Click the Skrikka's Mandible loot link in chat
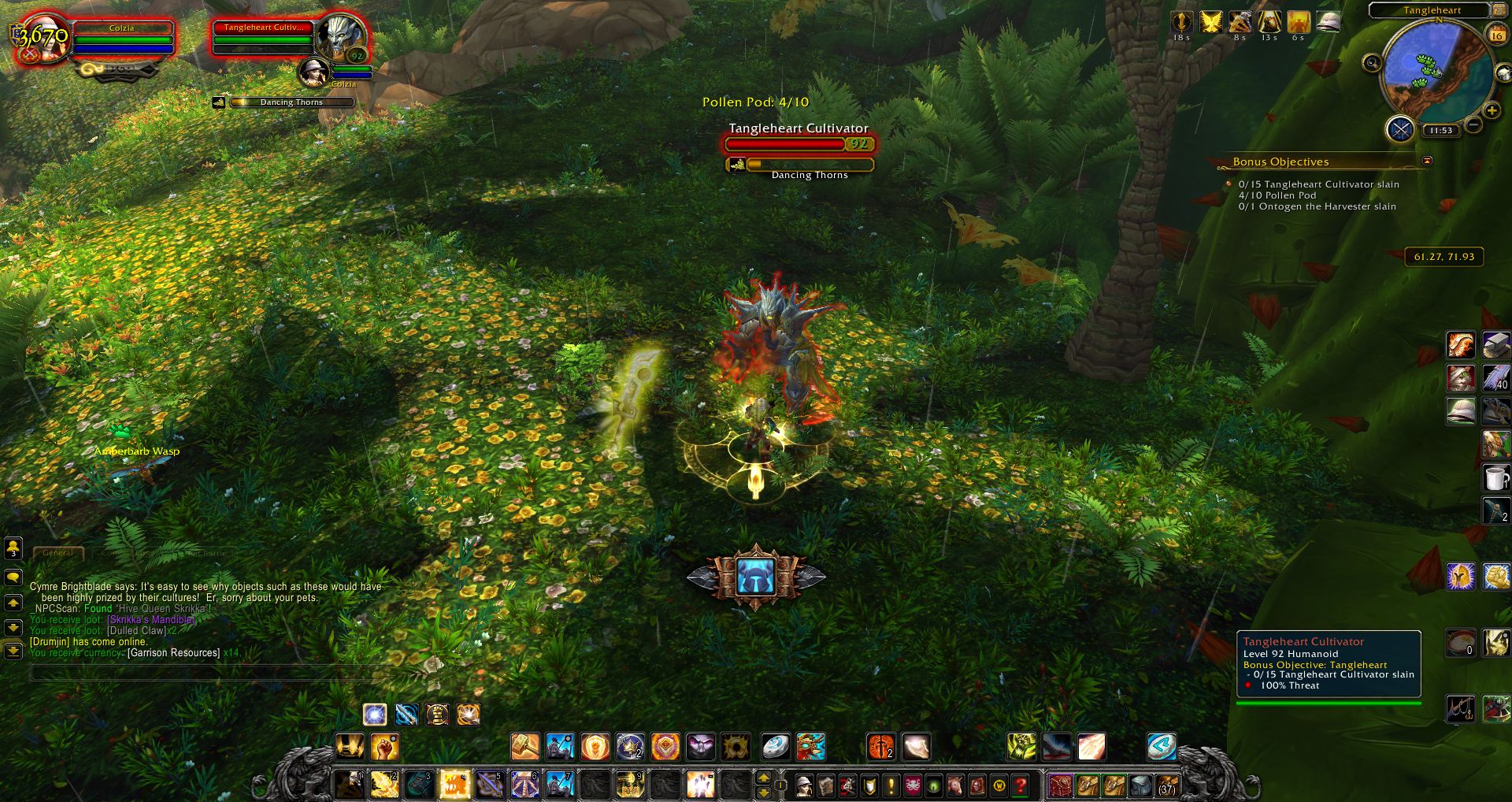1512x802 pixels. [x=150, y=620]
